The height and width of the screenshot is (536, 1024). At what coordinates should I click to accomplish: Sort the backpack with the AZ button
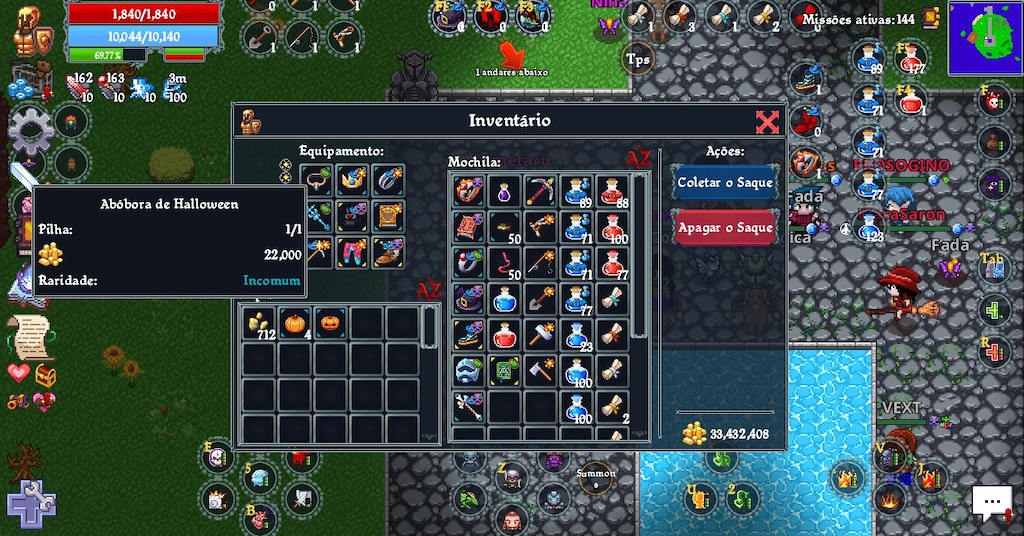coord(637,159)
